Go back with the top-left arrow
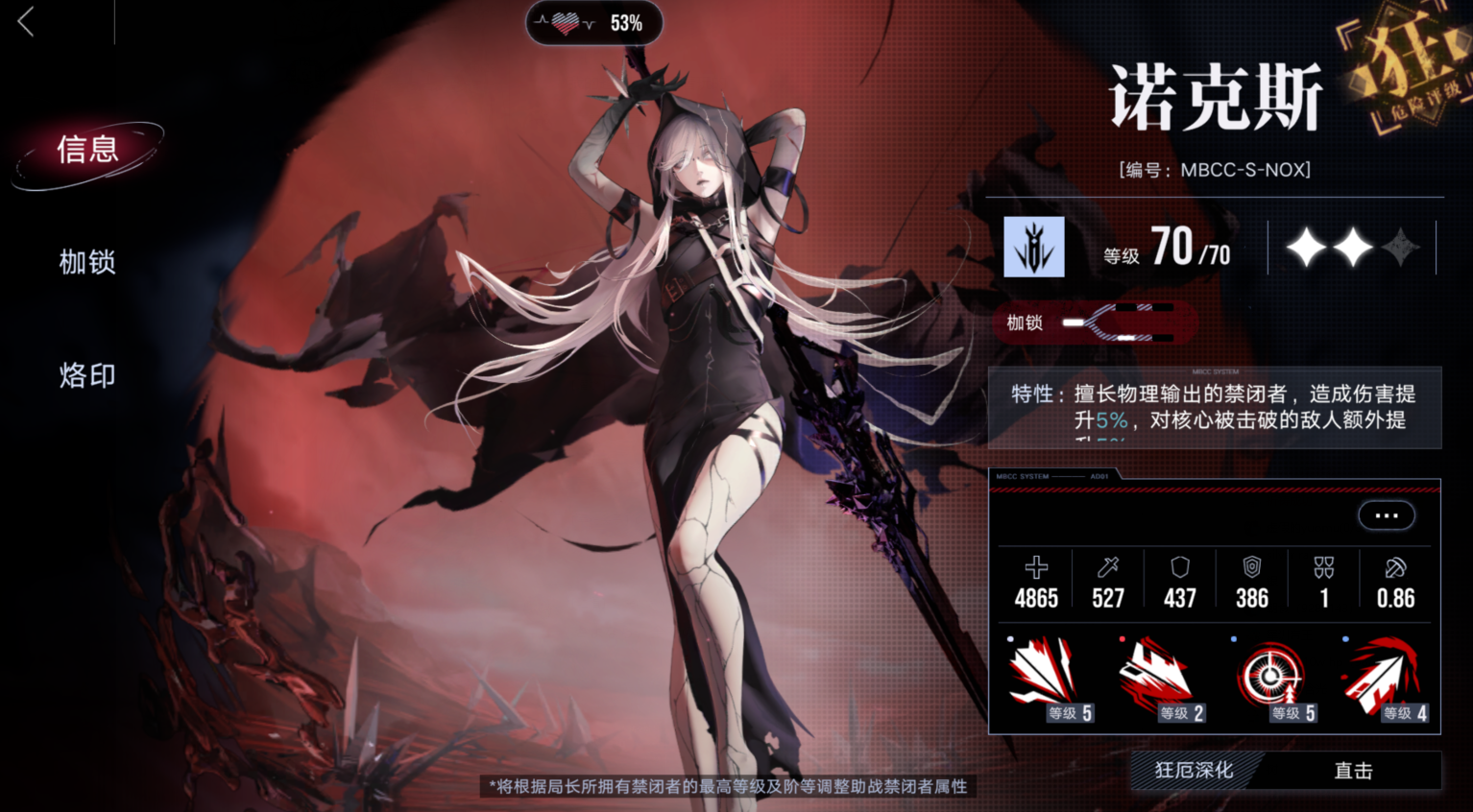 (27, 22)
